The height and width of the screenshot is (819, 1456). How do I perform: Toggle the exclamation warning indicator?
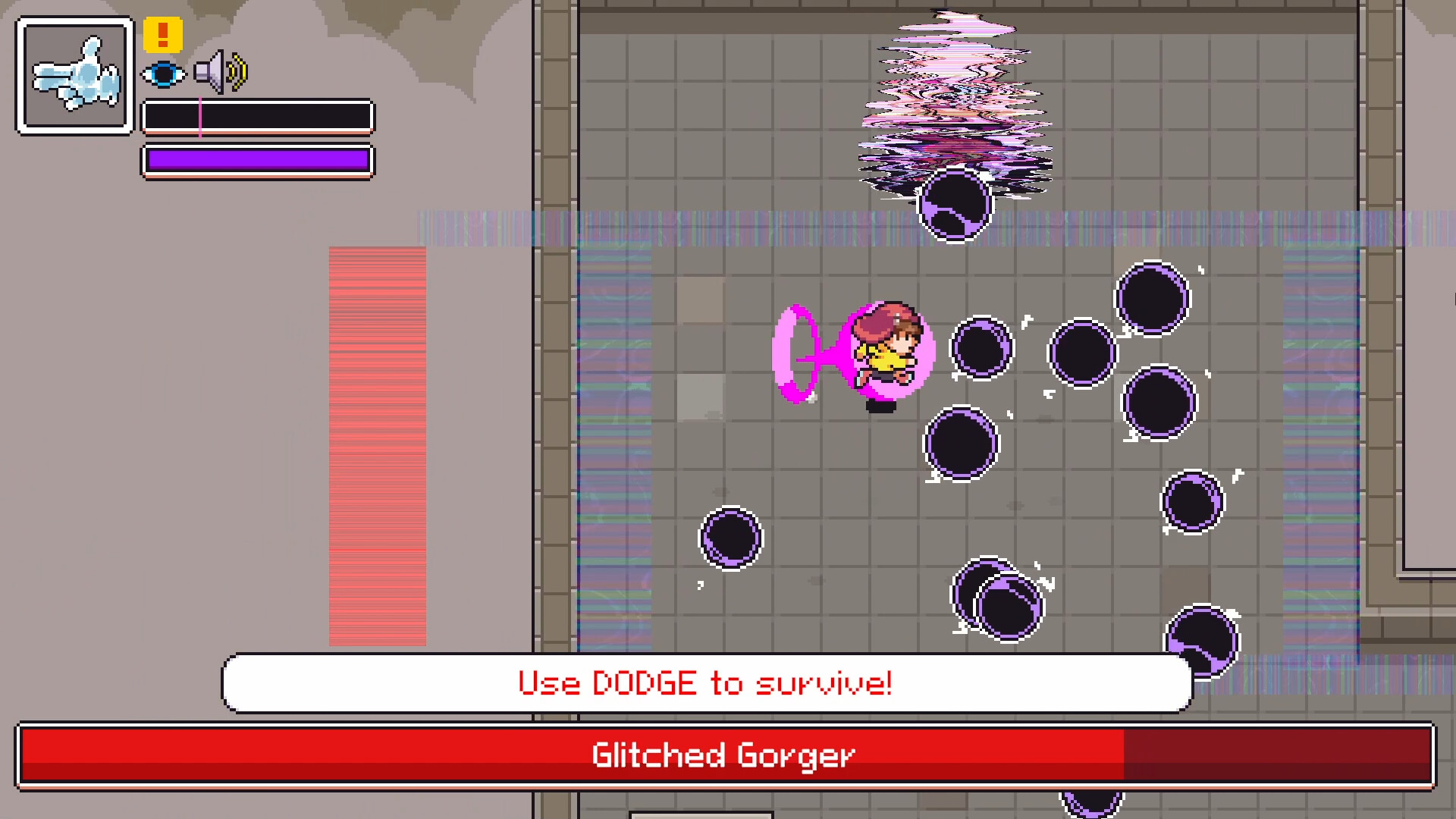point(162,33)
